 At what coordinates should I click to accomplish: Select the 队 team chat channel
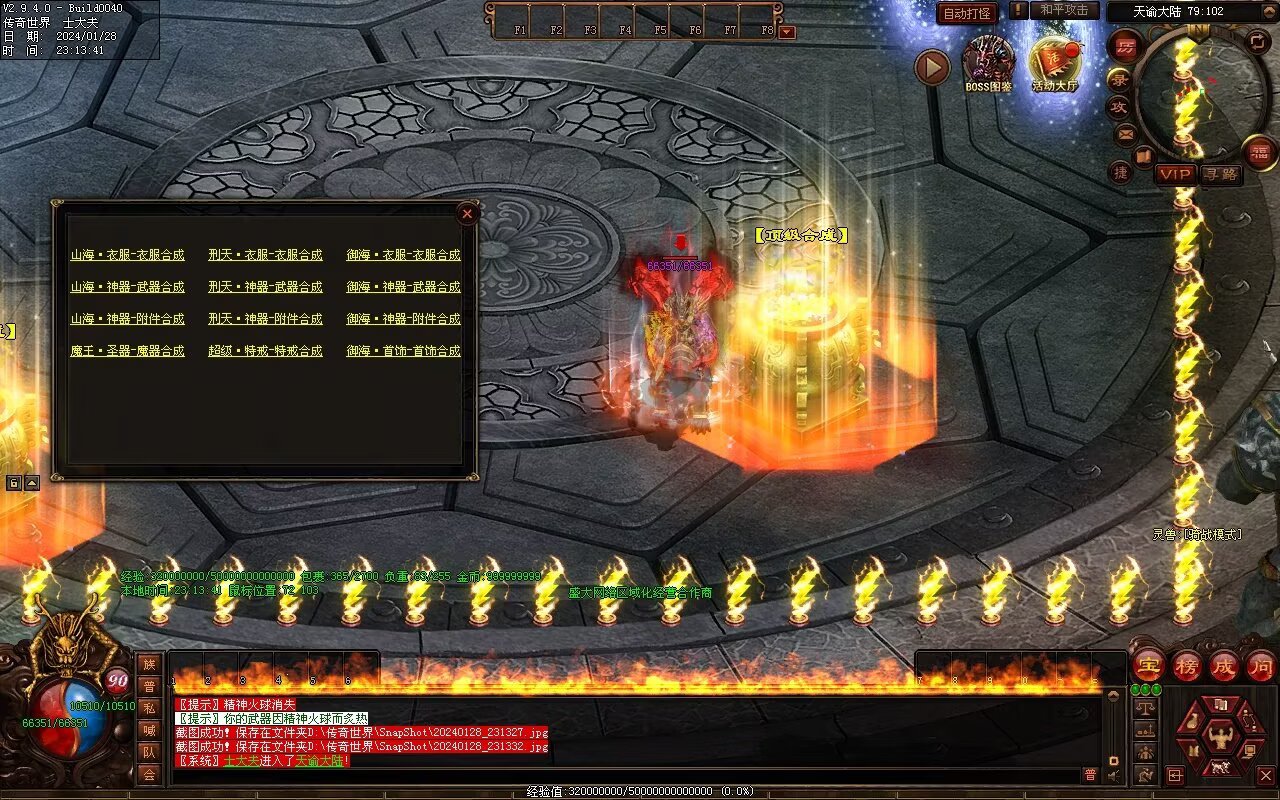point(149,752)
